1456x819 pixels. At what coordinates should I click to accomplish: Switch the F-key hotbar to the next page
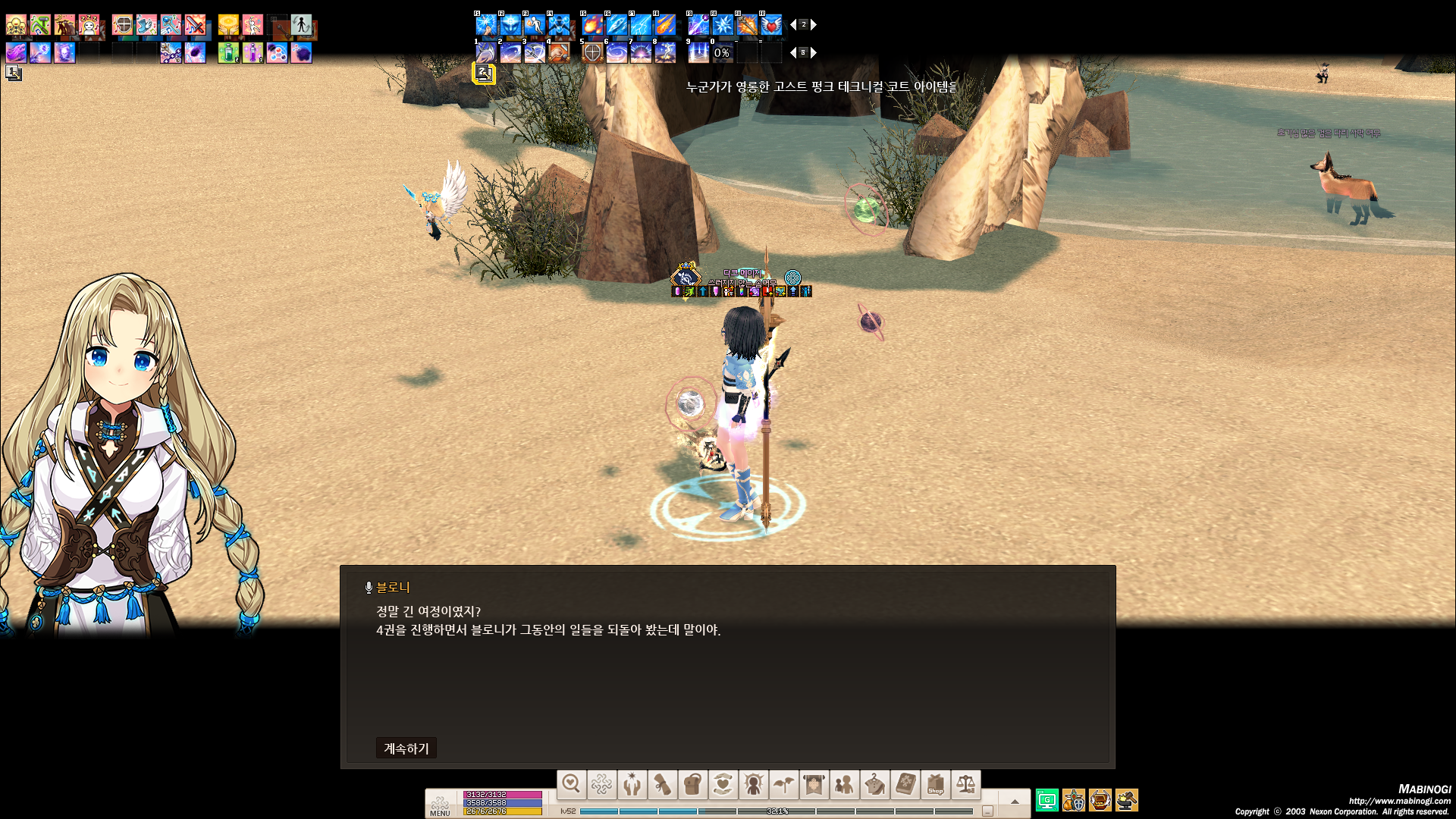814,25
